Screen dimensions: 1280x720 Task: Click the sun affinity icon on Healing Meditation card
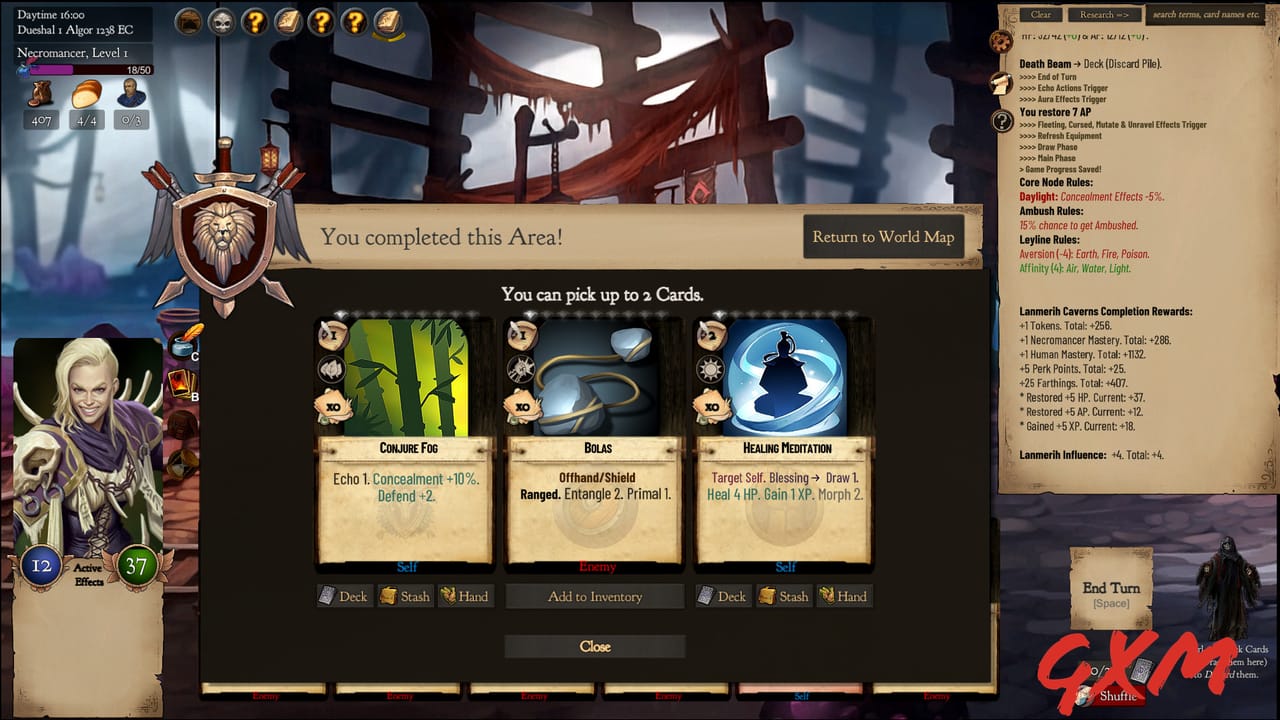712,370
